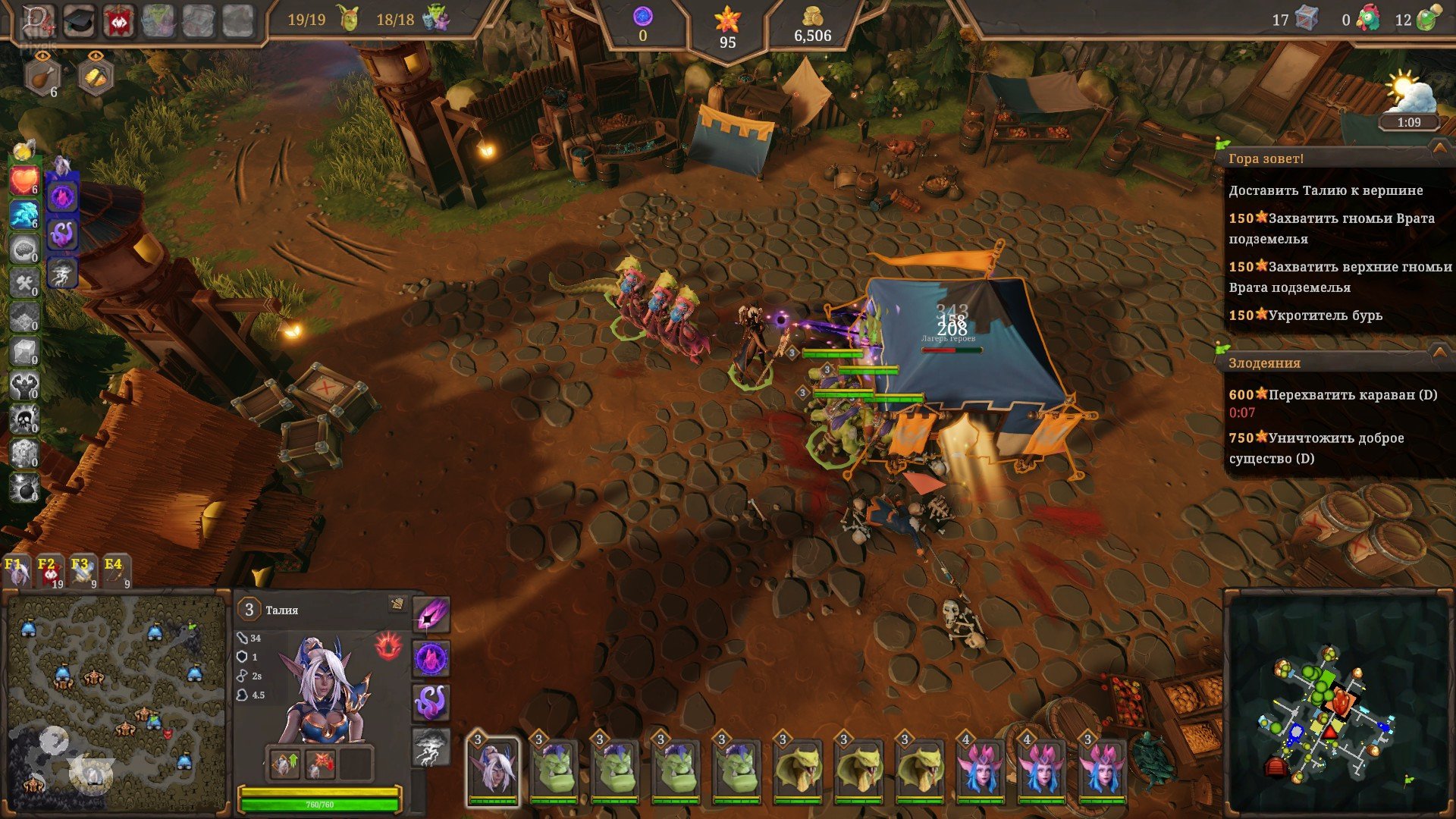
Task: Select the first yellow naga unit portrait
Action: 798,770
